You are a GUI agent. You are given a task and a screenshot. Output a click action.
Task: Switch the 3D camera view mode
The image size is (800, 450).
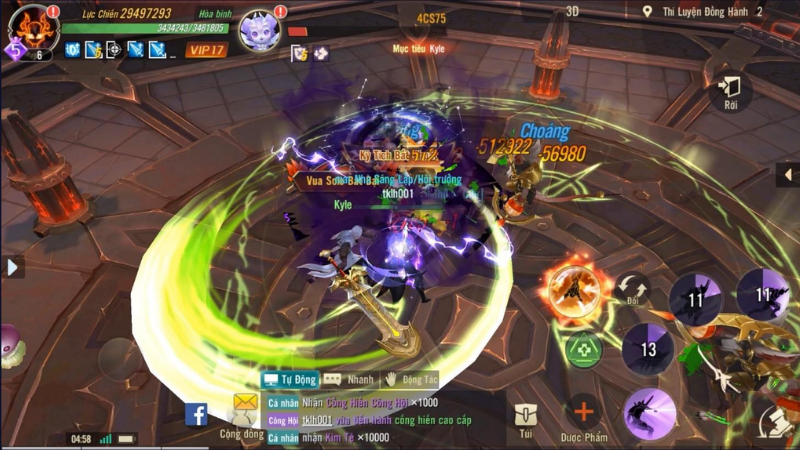coord(573,11)
